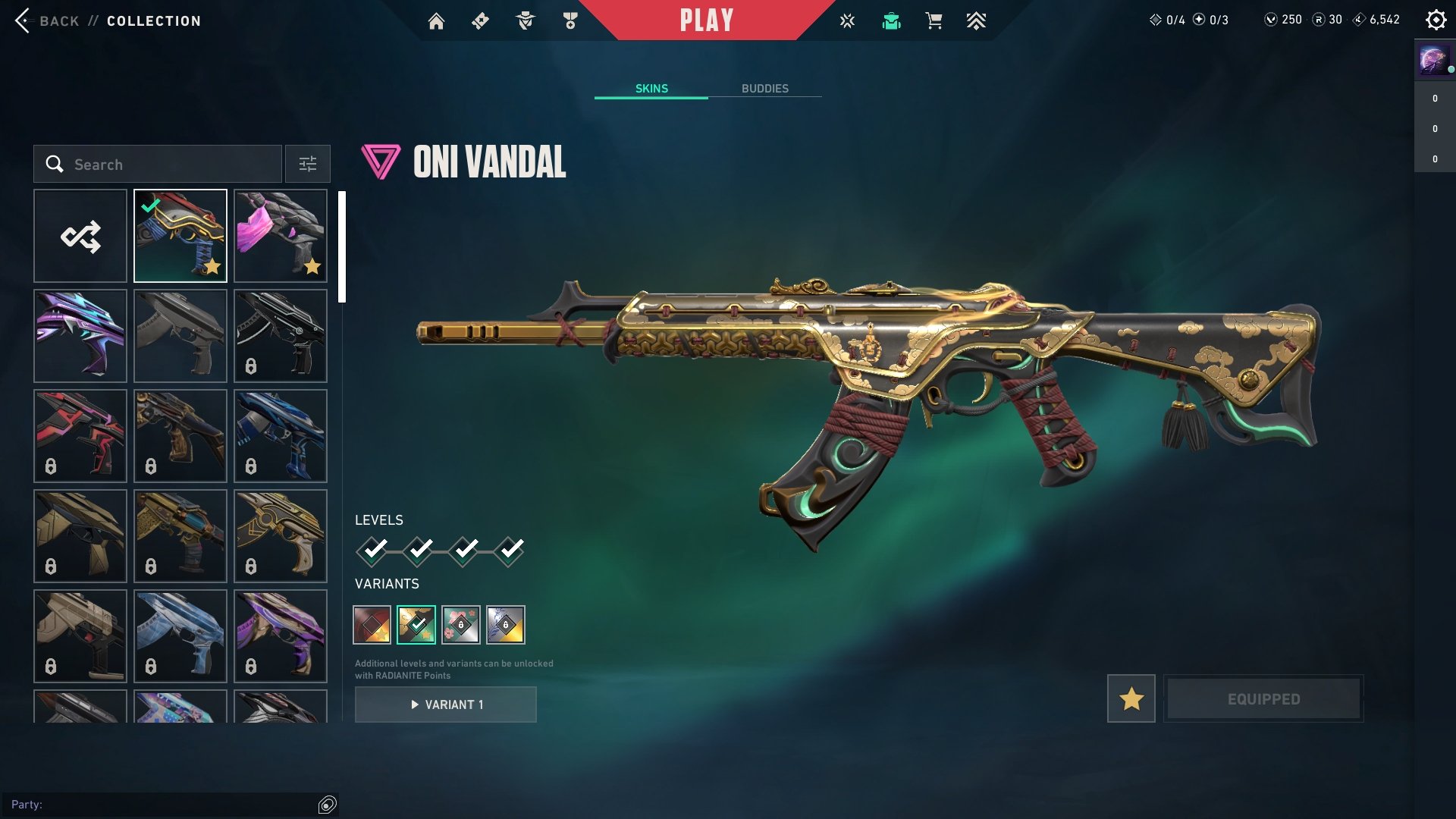Switch to the BUDDIES tab
Screen dimensions: 1456x819
765,88
